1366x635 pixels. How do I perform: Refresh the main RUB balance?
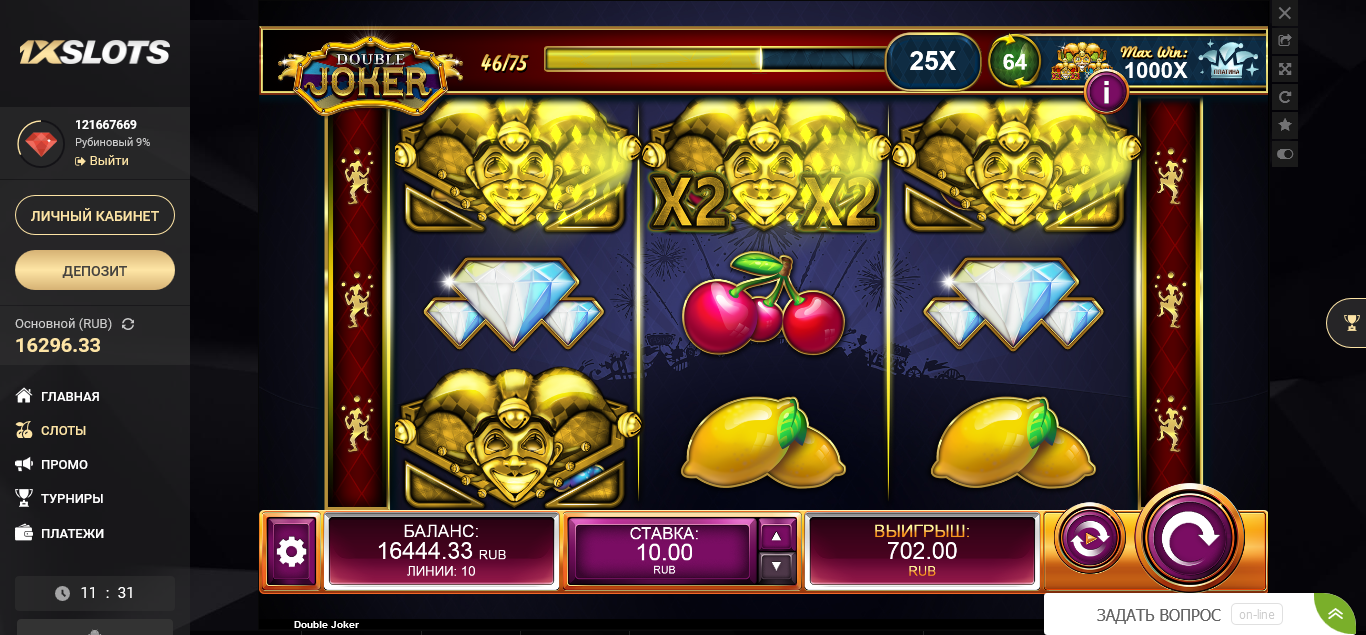pos(128,324)
